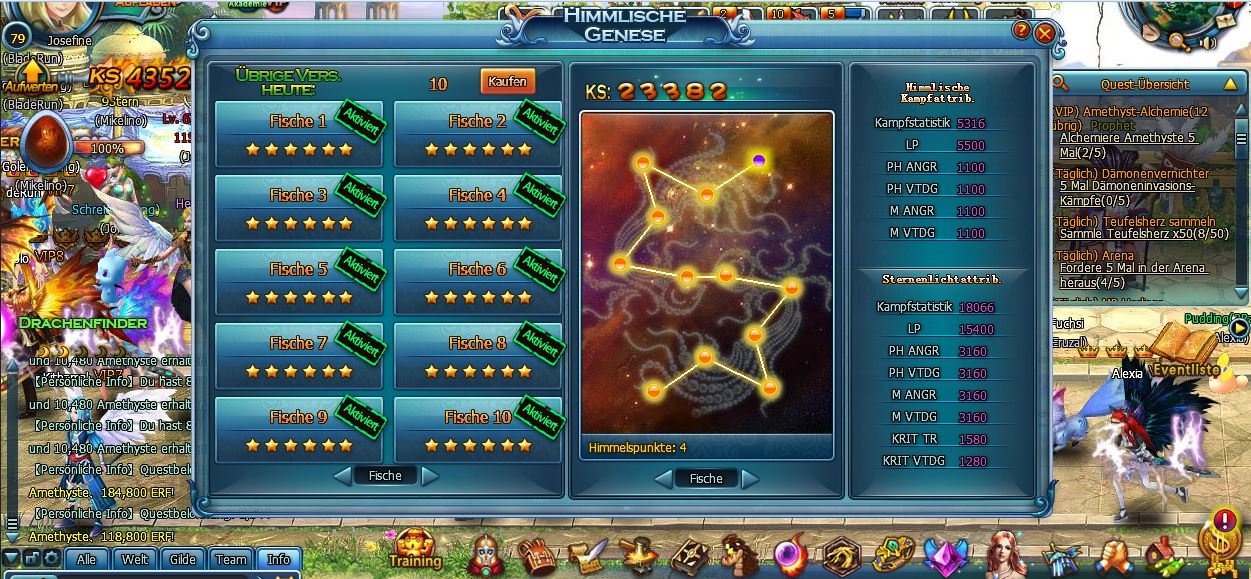Screen dimensions: 1251x579
Task: Choose the Fische 10 star entry
Action: (x=477, y=431)
